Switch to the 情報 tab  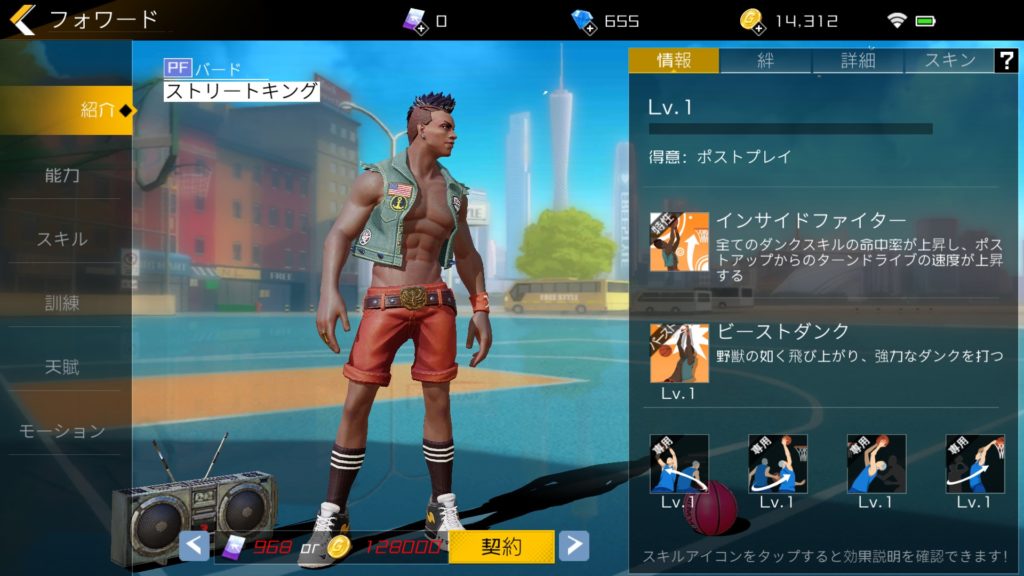pos(674,60)
